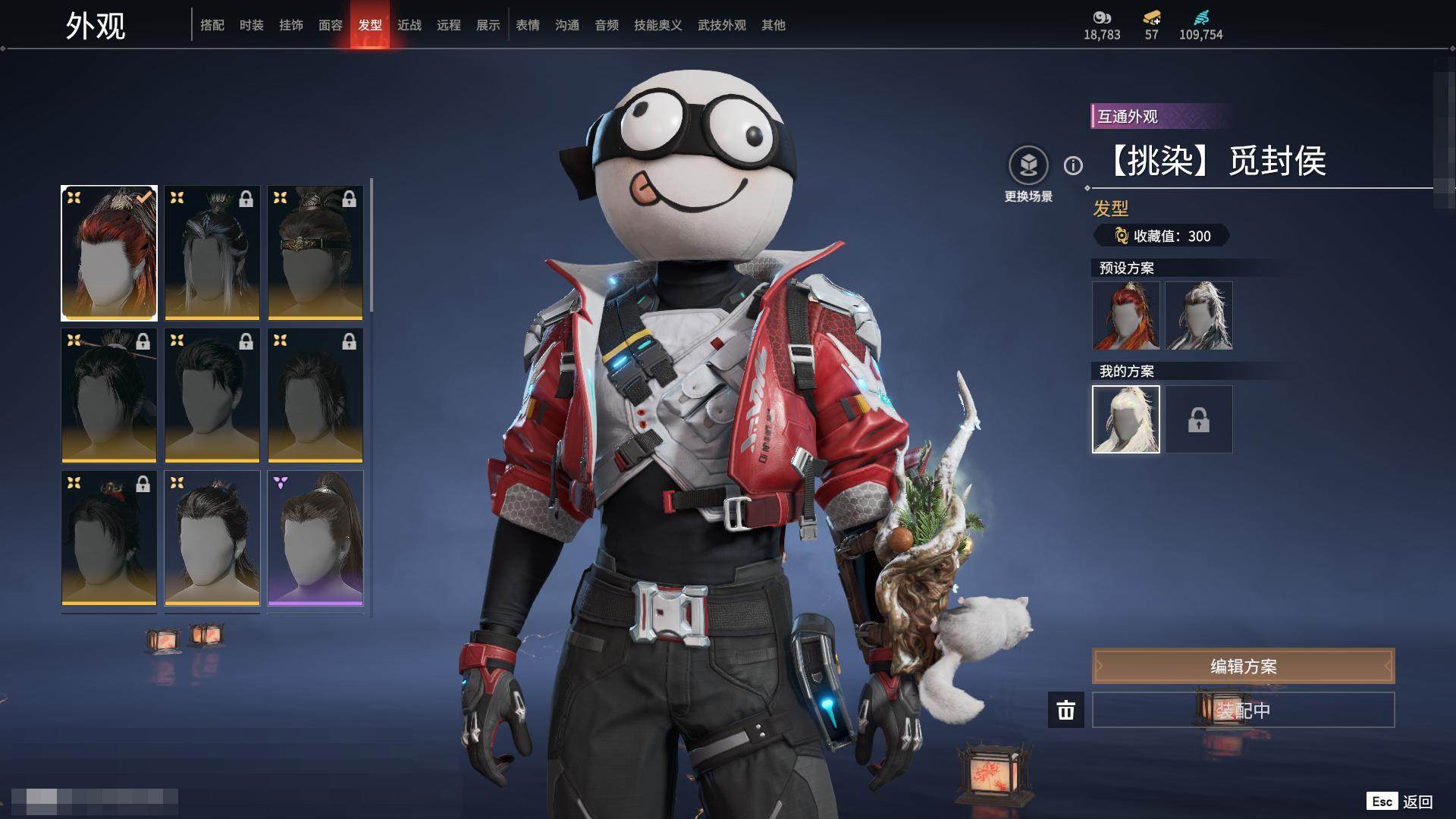Select the red-haired equipped hairstyle thumbnail
Viewport: 1456px width, 819px height.
point(109,253)
